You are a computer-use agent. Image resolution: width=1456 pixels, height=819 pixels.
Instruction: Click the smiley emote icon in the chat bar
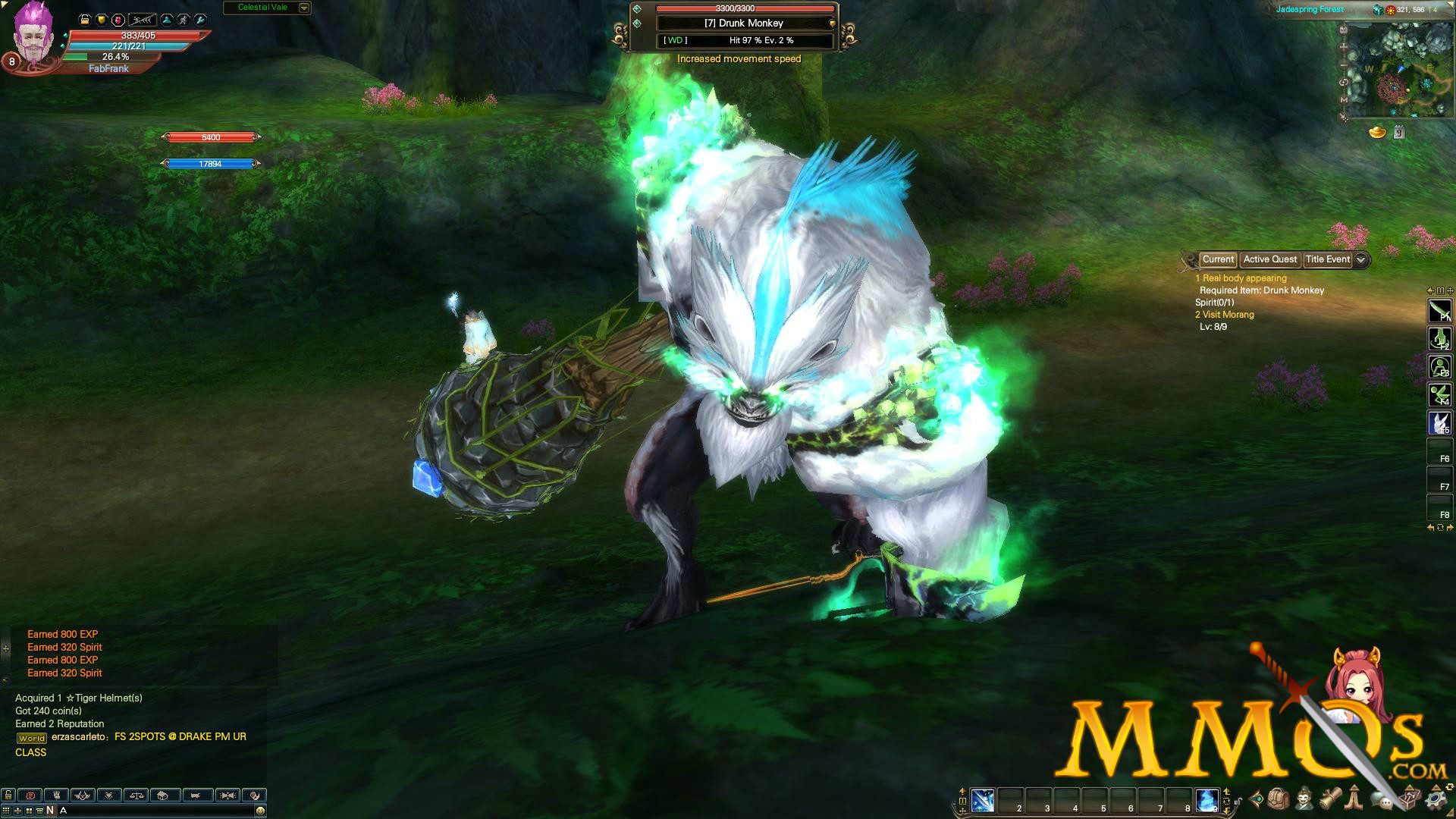tap(260, 810)
